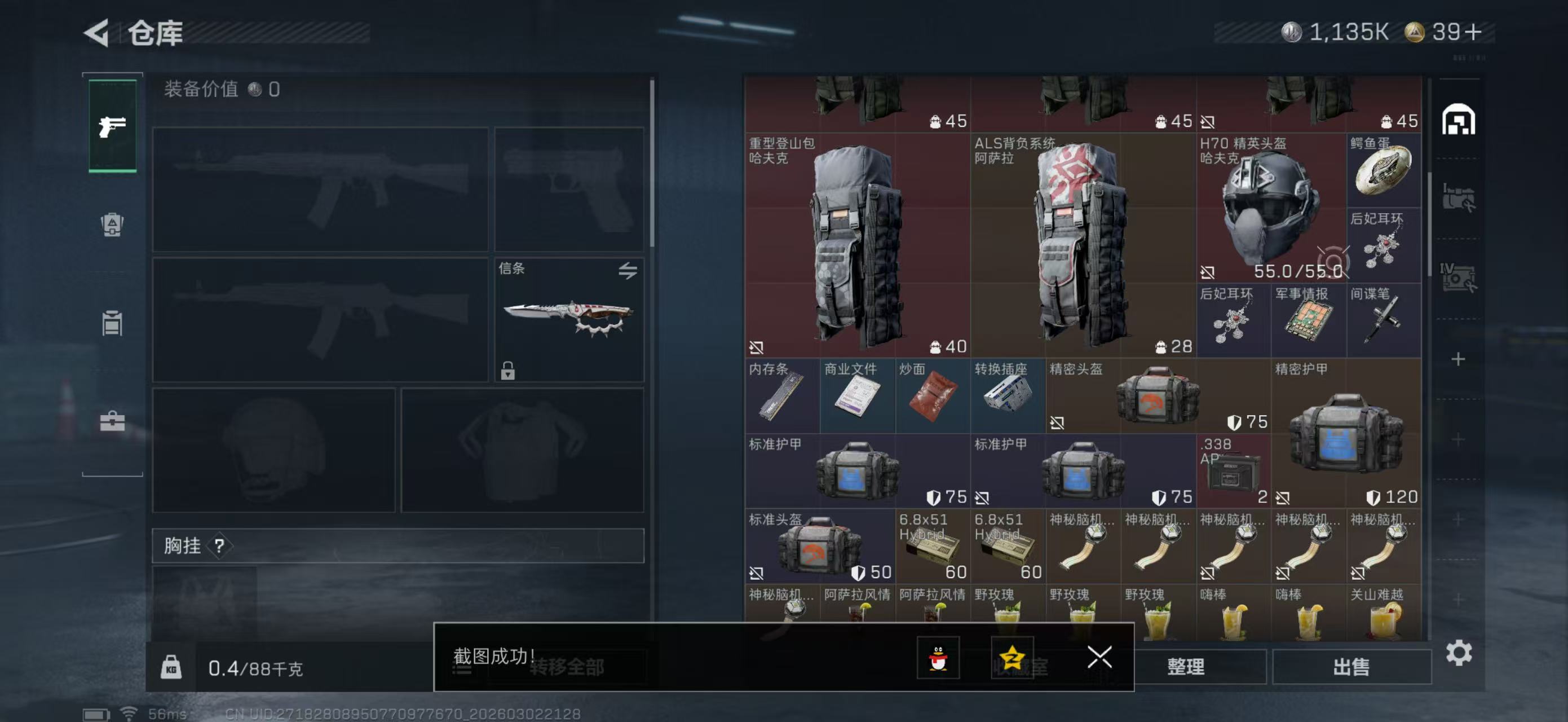This screenshot has height=722, width=1568.
Task: Select the pistol weapons tab in left sidebar
Action: coord(112,126)
